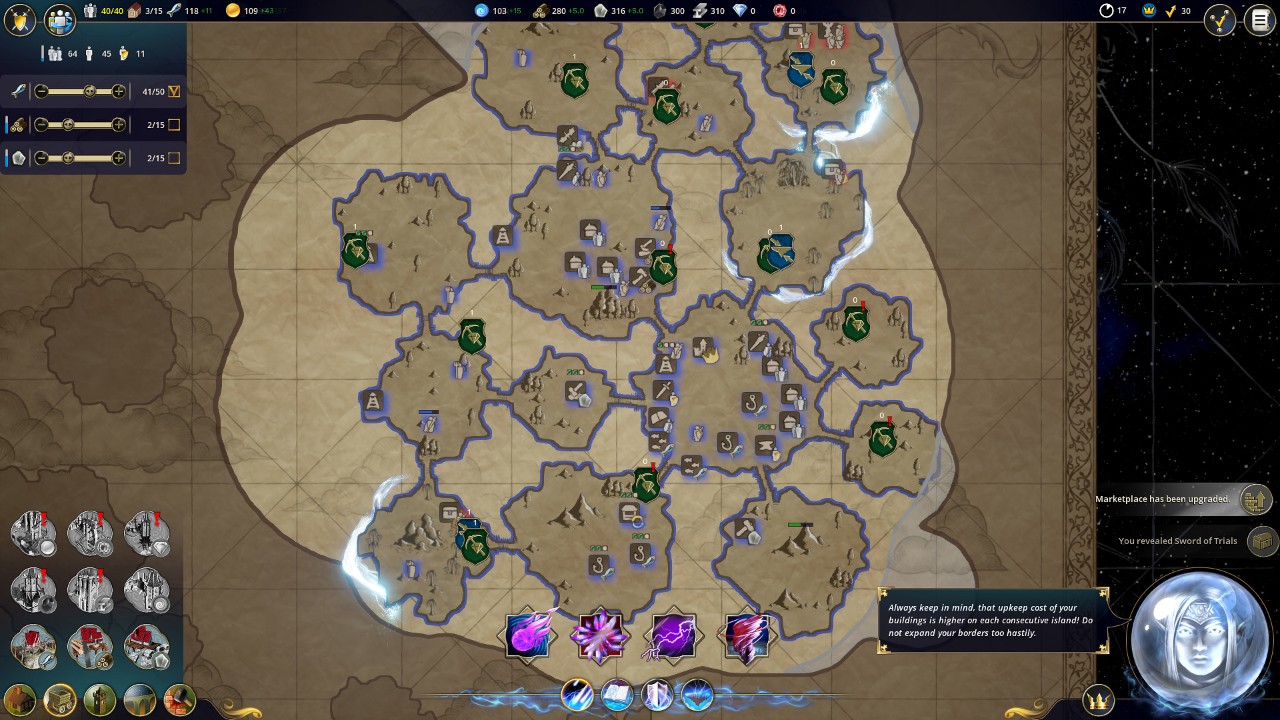Cast the purple meteor spell

(x=529, y=635)
